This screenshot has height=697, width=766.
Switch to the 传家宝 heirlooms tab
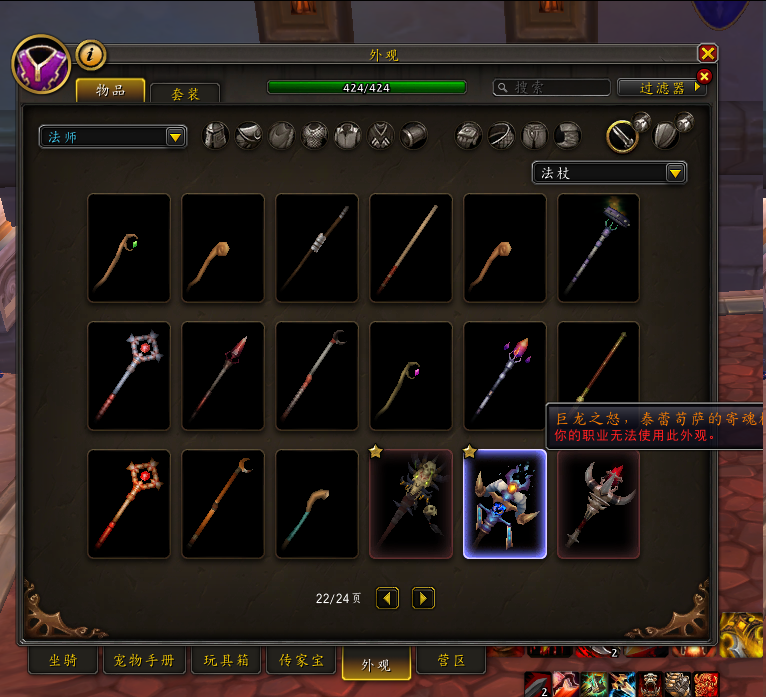tap(302, 661)
